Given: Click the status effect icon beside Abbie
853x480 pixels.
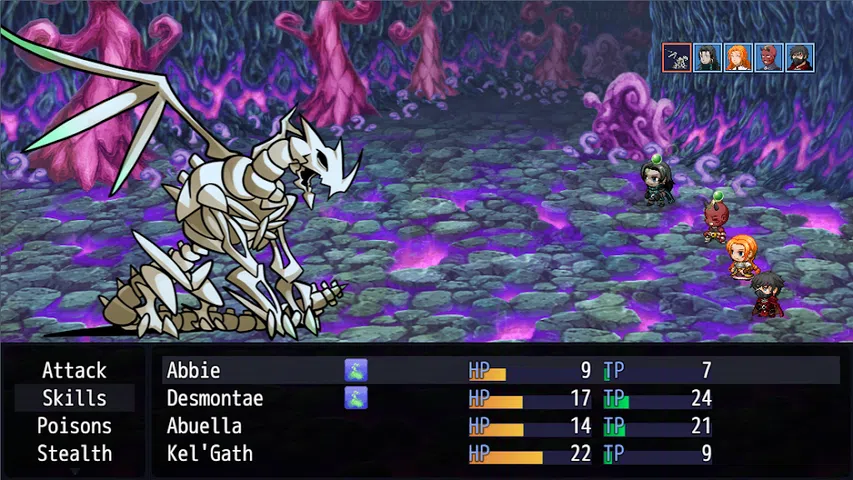Looking at the screenshot, I should (356, 371).
